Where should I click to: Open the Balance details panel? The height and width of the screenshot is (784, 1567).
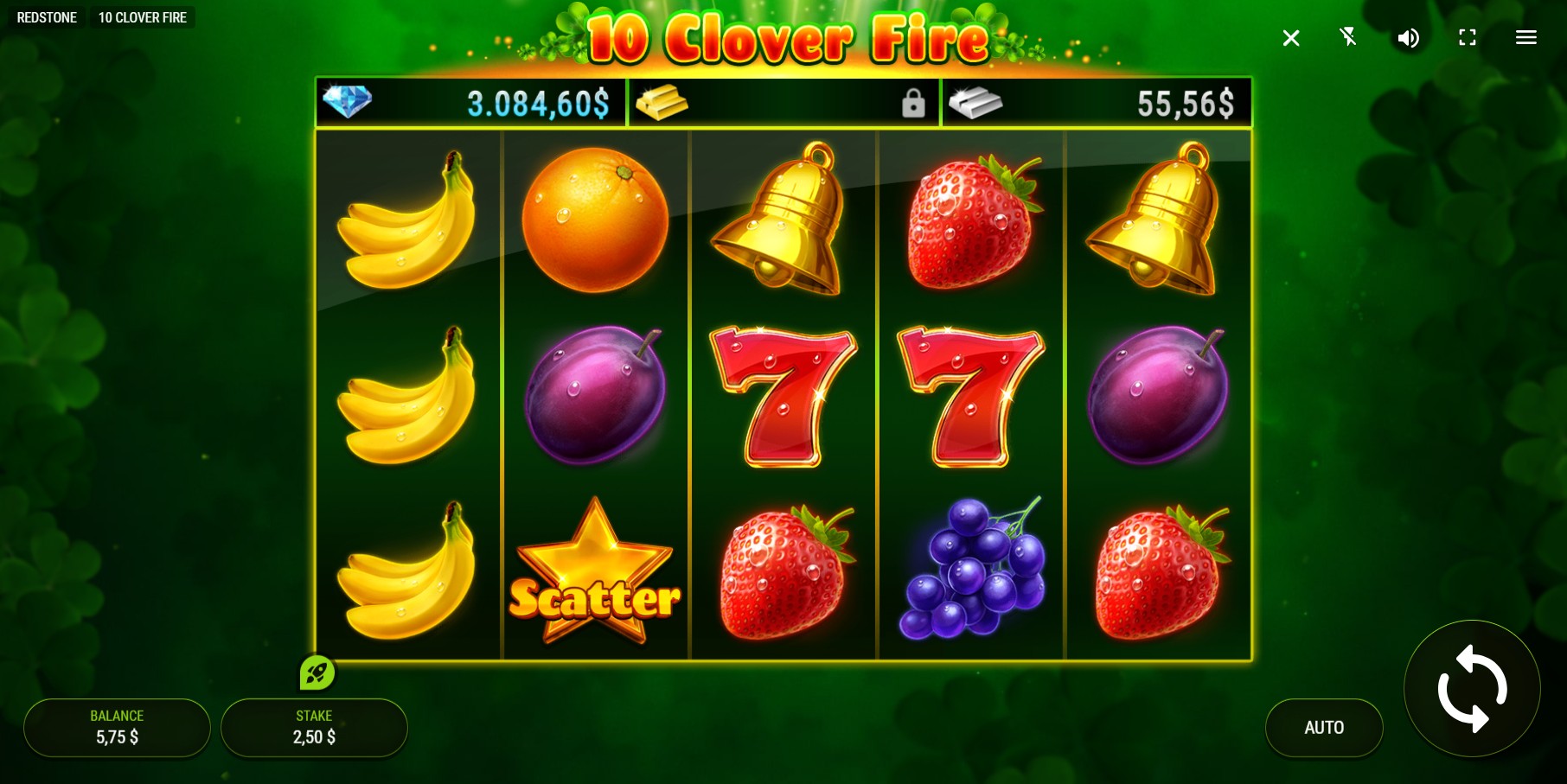[117, 727]
